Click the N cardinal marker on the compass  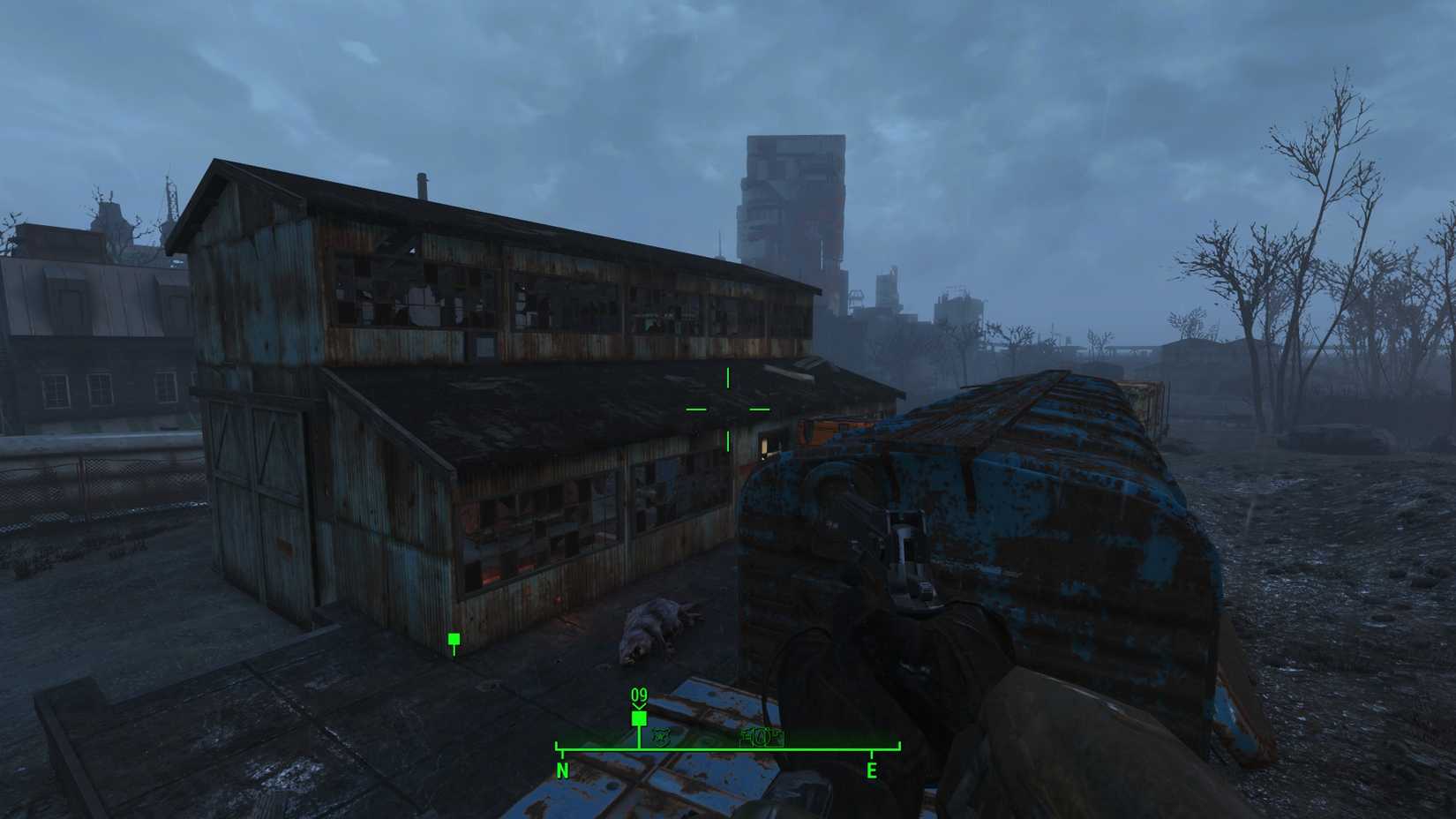coord(562,770)
